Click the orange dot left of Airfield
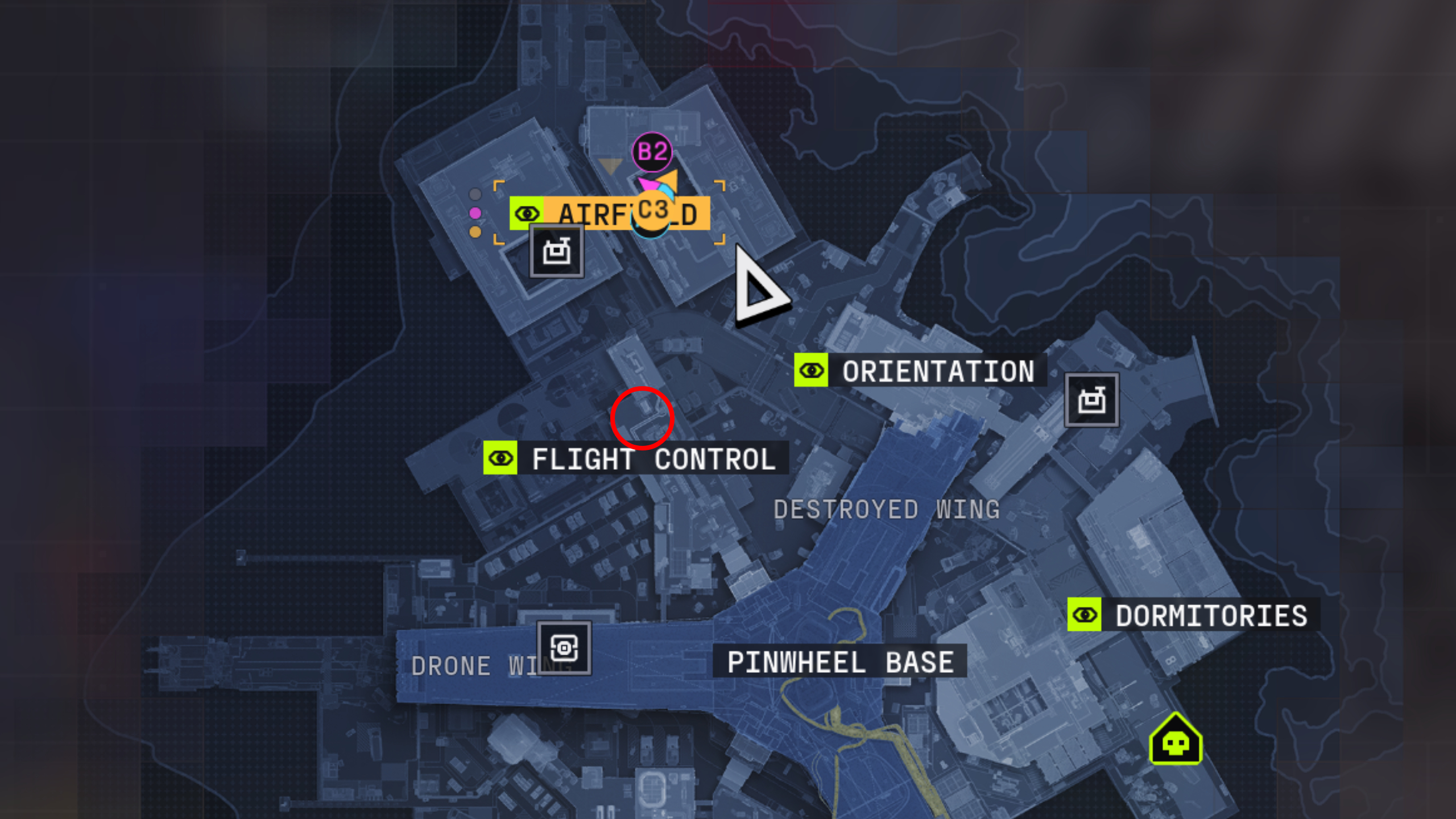 tap(475, 231)
